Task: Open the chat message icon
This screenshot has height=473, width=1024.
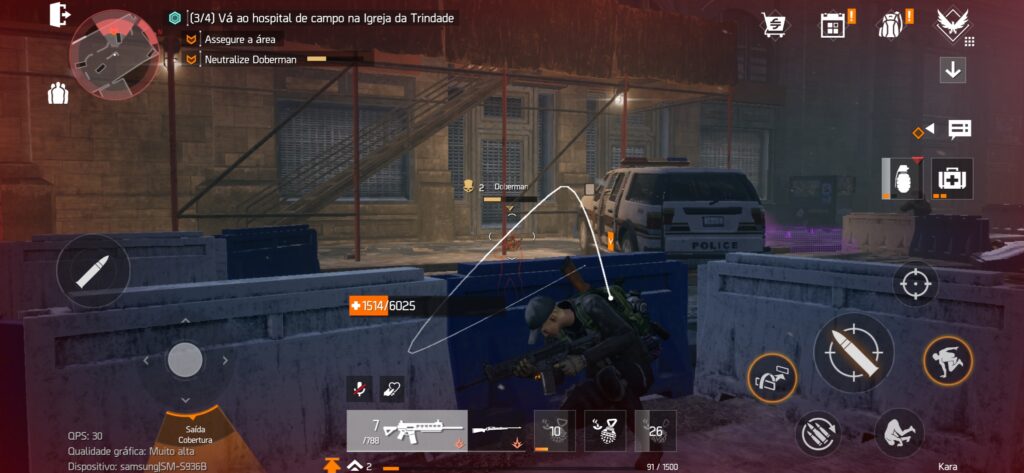Action: click(959, 130)
